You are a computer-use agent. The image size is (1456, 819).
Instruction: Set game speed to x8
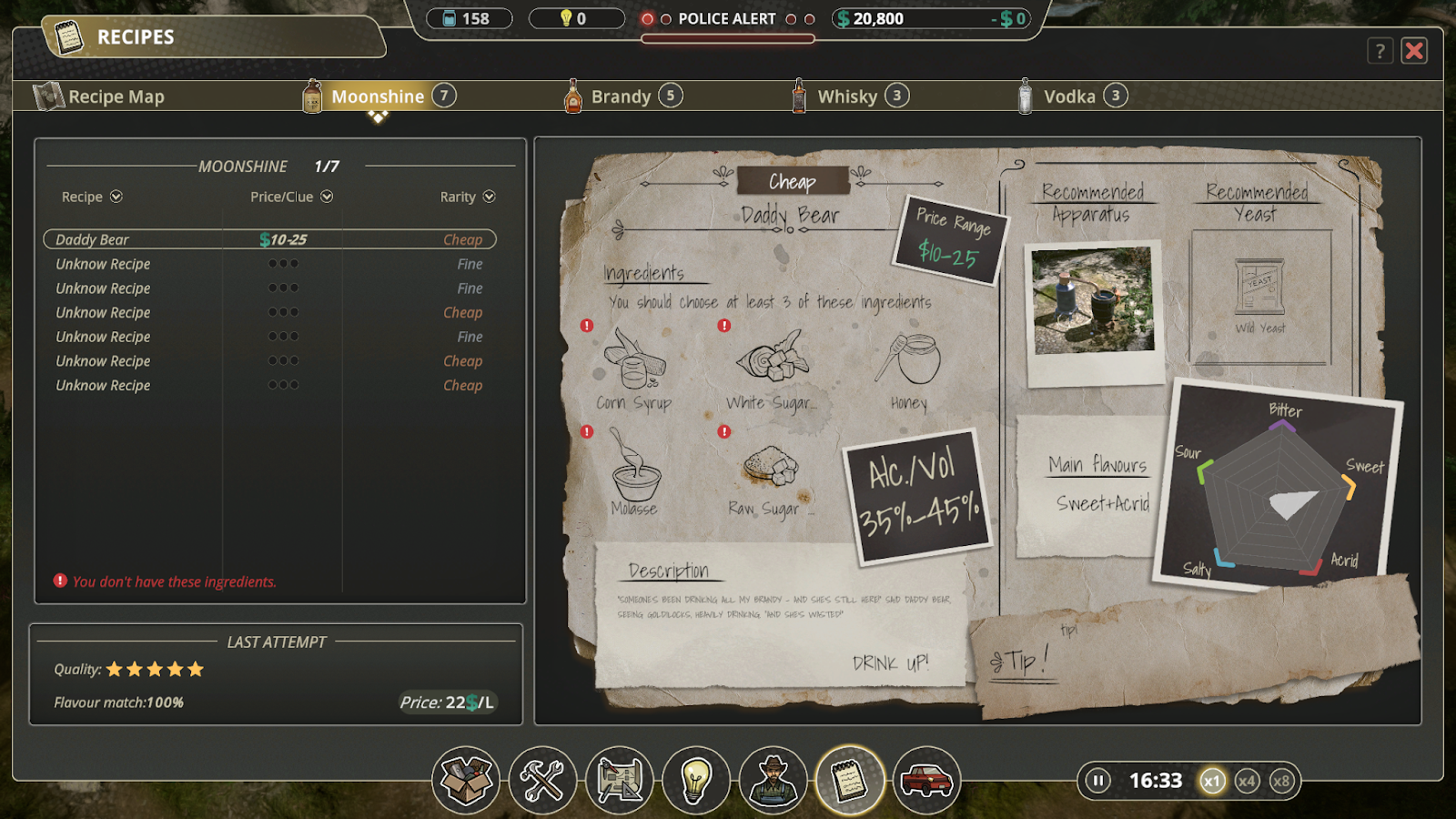point(1281,781)
